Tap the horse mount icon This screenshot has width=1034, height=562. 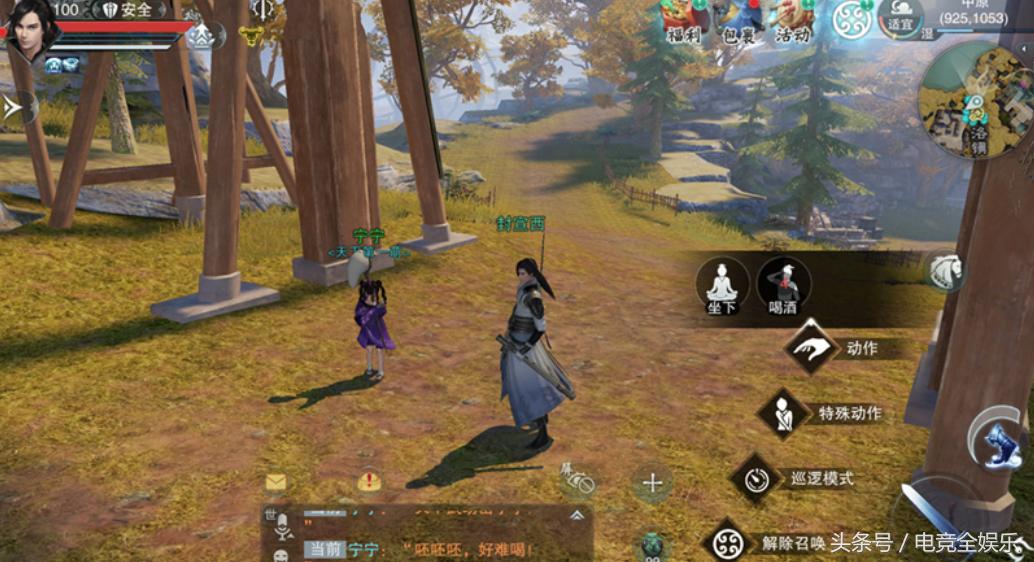tap(945, 270)
